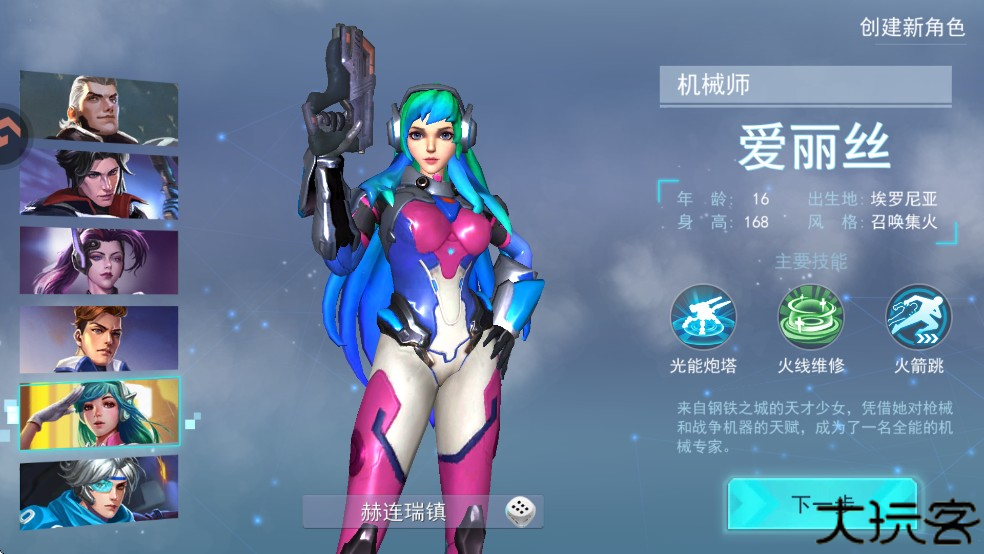View the 光能炮塔 turret skill icon
This screenshot has width=984, height=554.
(x=703, y=316)
